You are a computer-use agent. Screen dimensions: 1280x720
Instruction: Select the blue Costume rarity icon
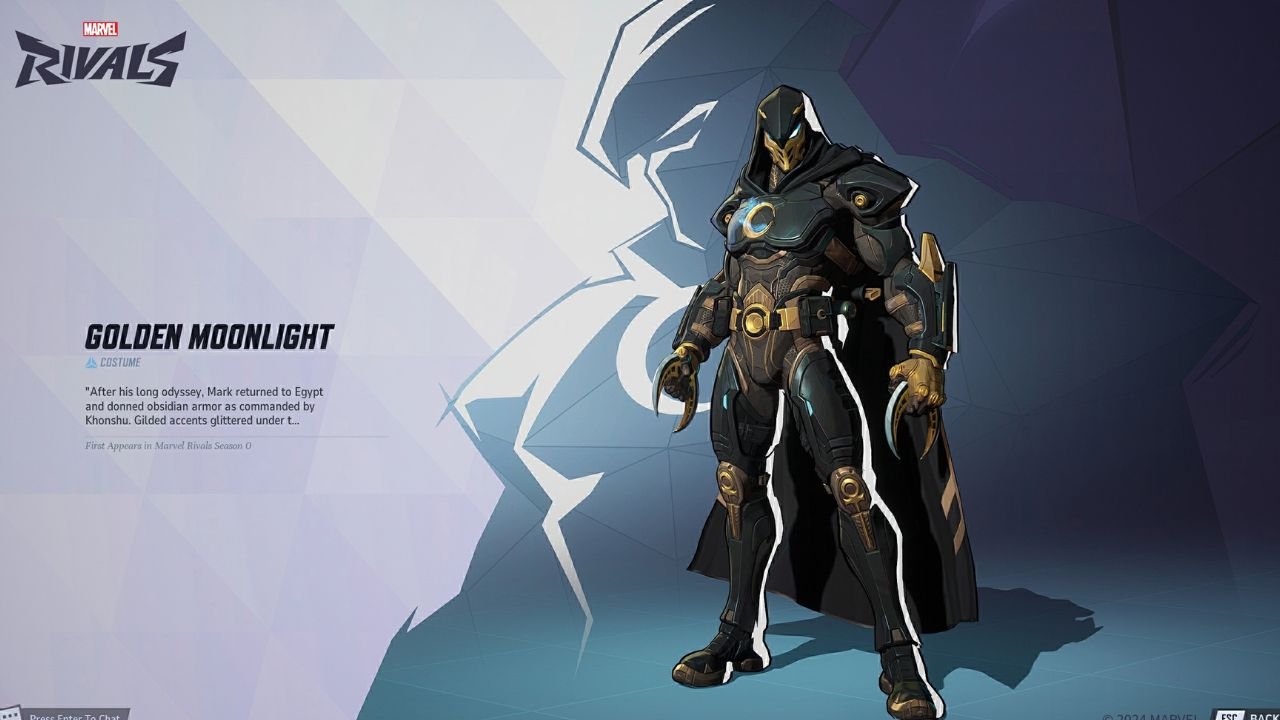click(91, 363)
